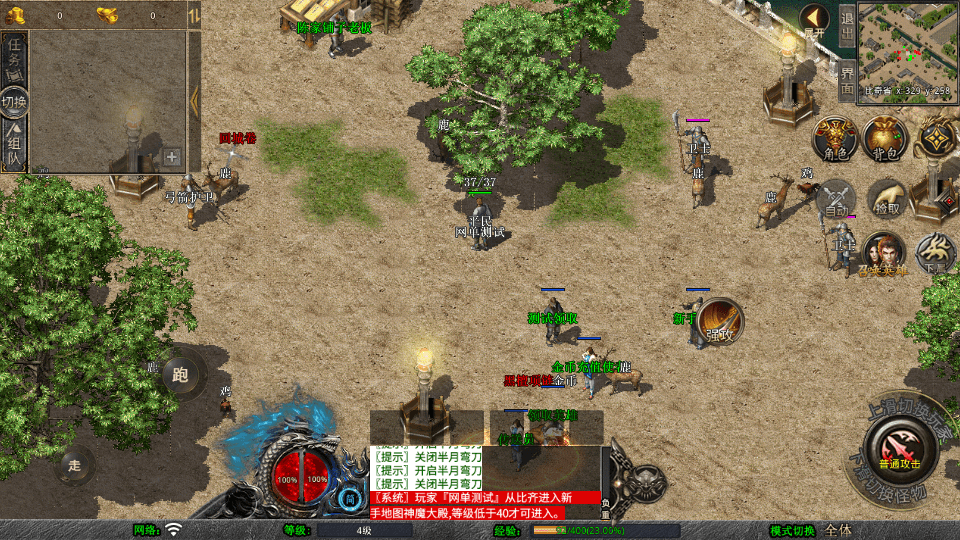Activate the 强攻 skill icon
Viewport: 960px width, 540px height.
click(x=720, y=322)
